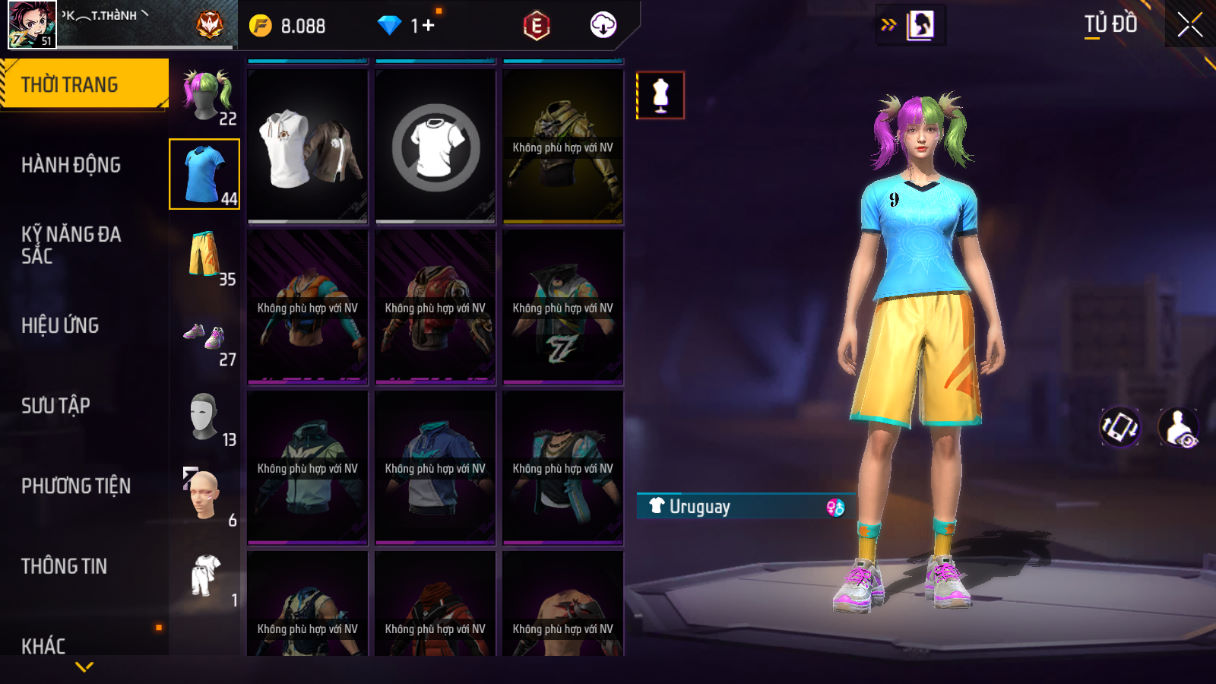
Task: Select the bald head face category
Action: coord(204,495)
